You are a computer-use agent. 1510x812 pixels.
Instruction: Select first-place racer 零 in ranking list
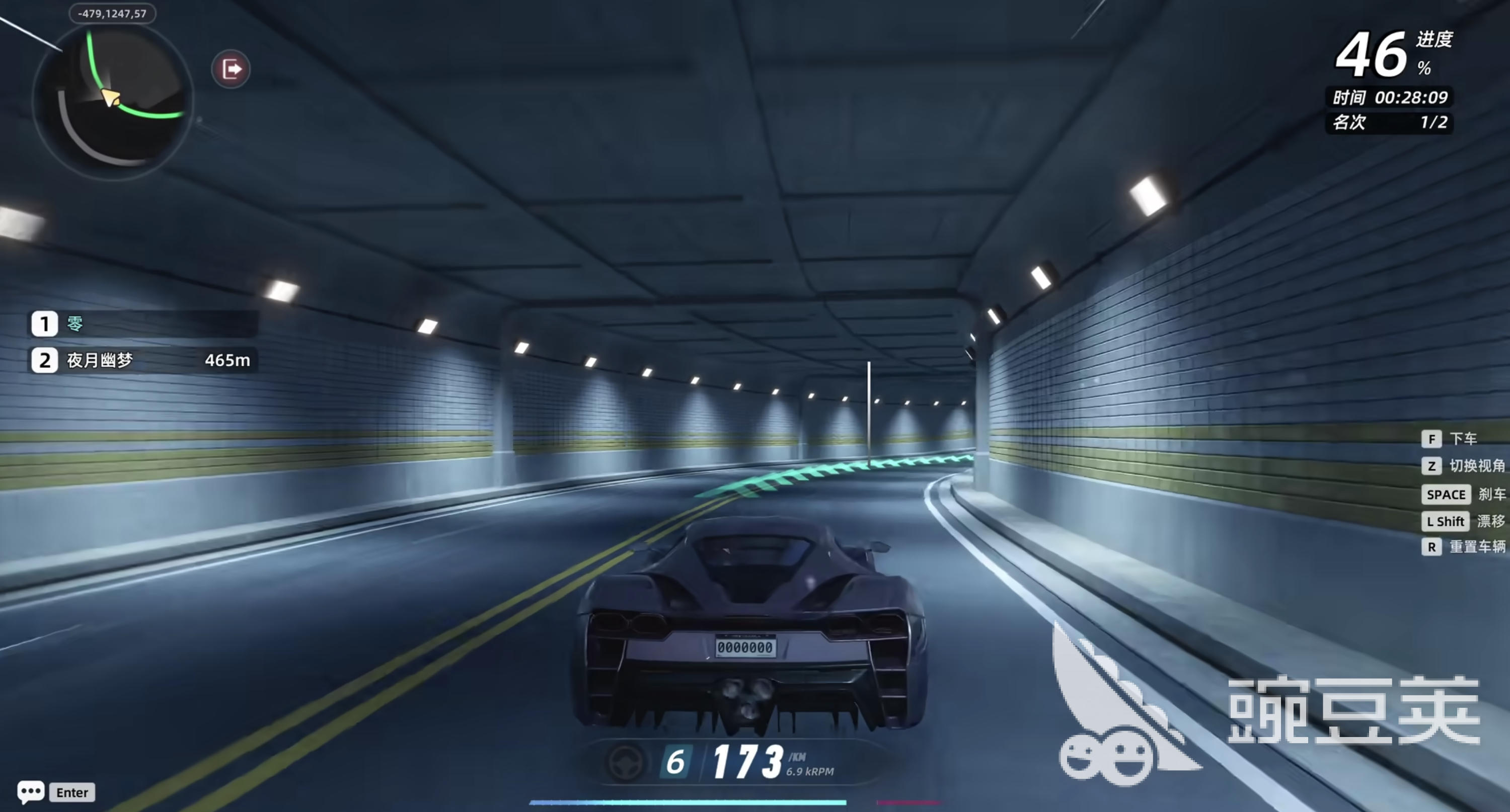coord(143,324)
